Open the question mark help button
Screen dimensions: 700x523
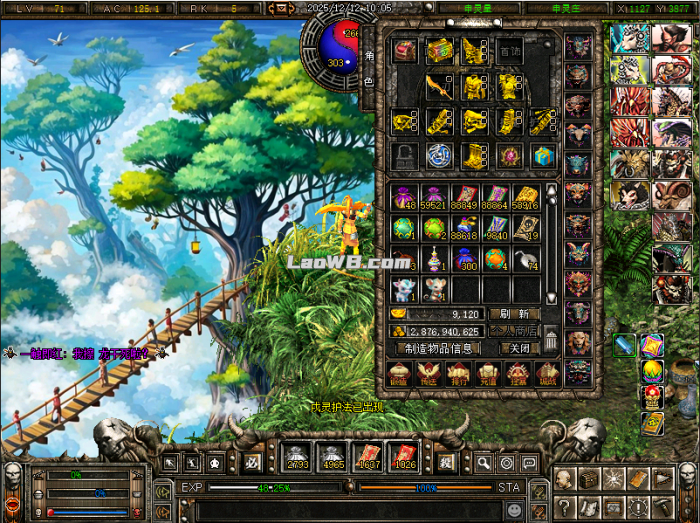(566, 506)
